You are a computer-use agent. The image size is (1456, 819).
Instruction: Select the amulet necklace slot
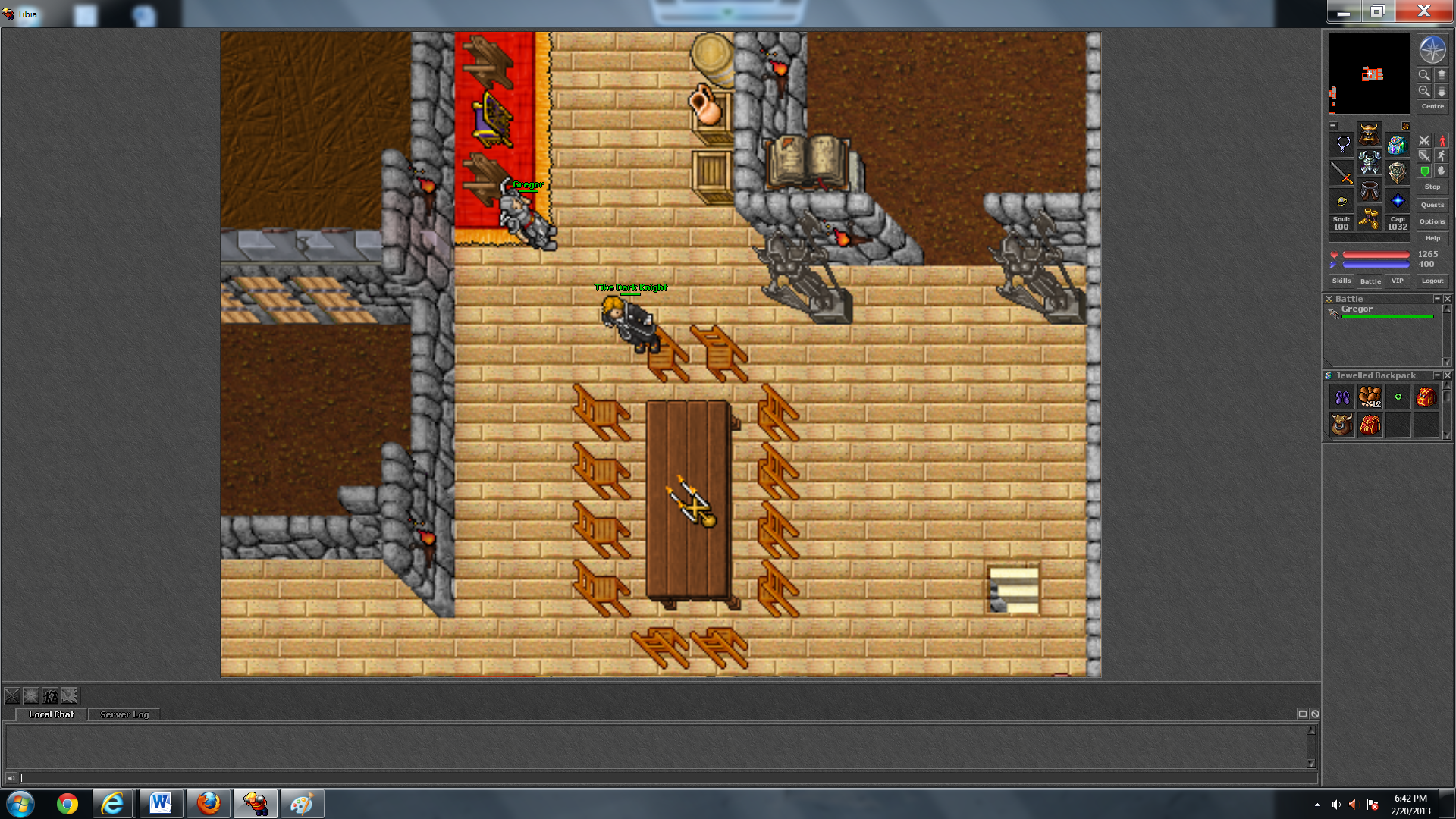click(x=1341, y=143)
